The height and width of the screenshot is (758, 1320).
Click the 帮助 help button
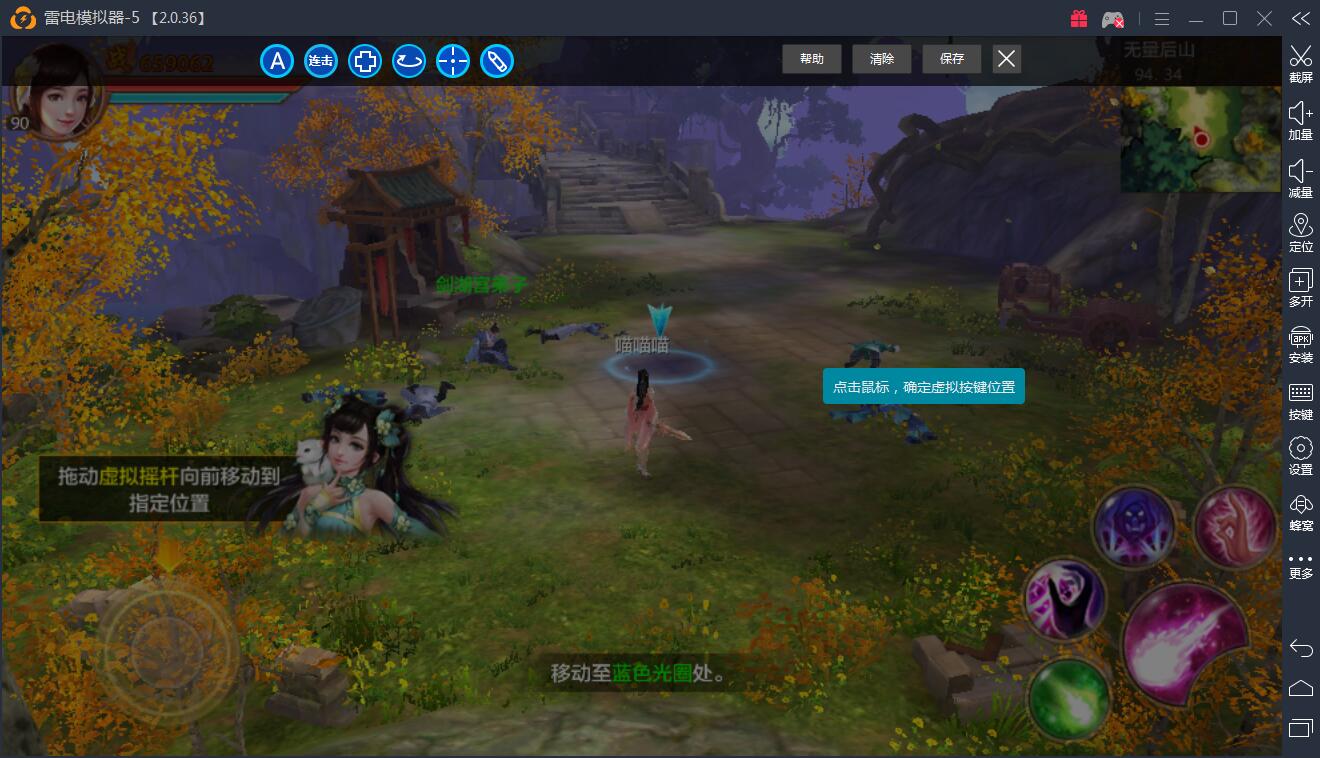point(811,59)
